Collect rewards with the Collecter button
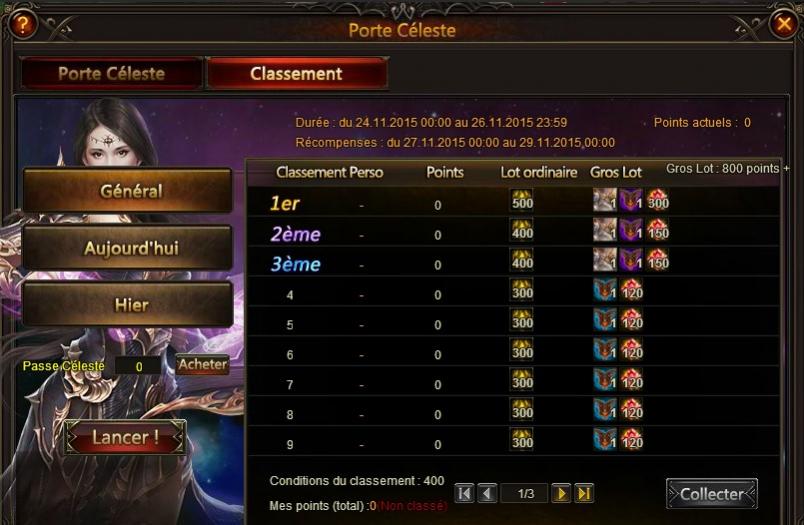The width and height of the screenshot is (804, 525). click(x=711, y=493)
